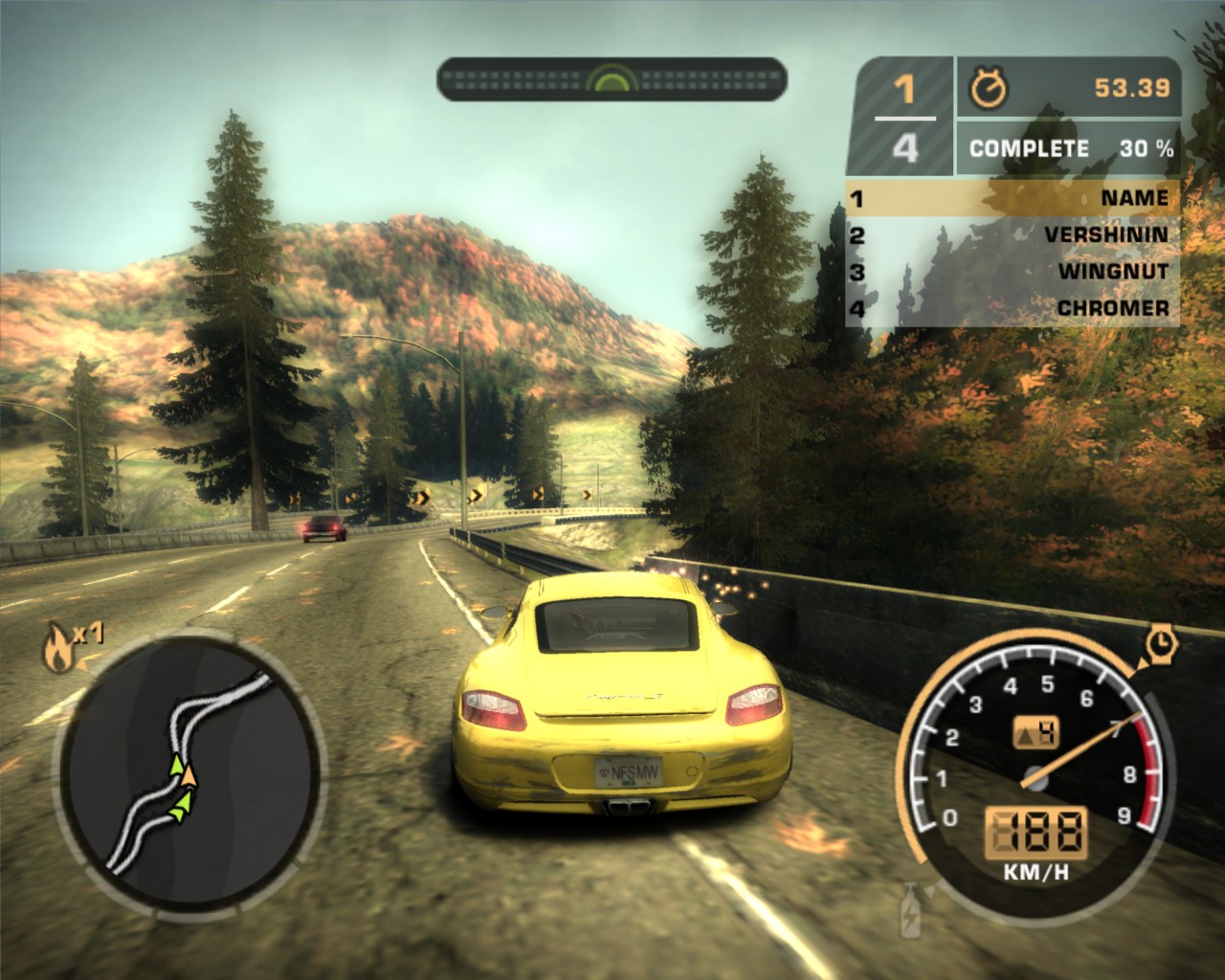This screenshot has width=1225, height=980.
Task: Select the NAME row in the leaderboard
Action: pyautogui.click(x=1013, y=198)
